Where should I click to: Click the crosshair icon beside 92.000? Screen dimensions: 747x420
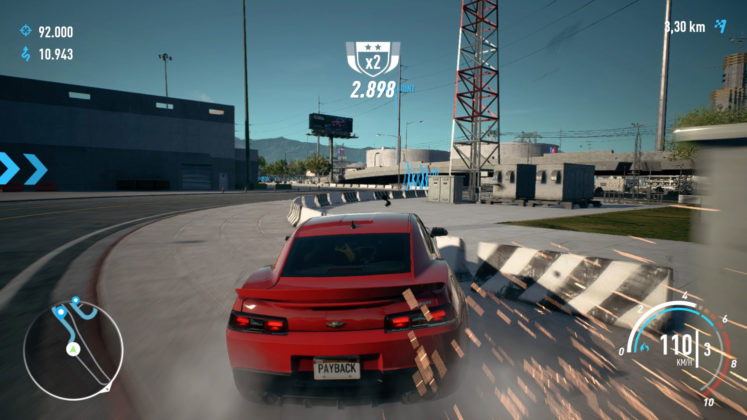coord(25,31)
